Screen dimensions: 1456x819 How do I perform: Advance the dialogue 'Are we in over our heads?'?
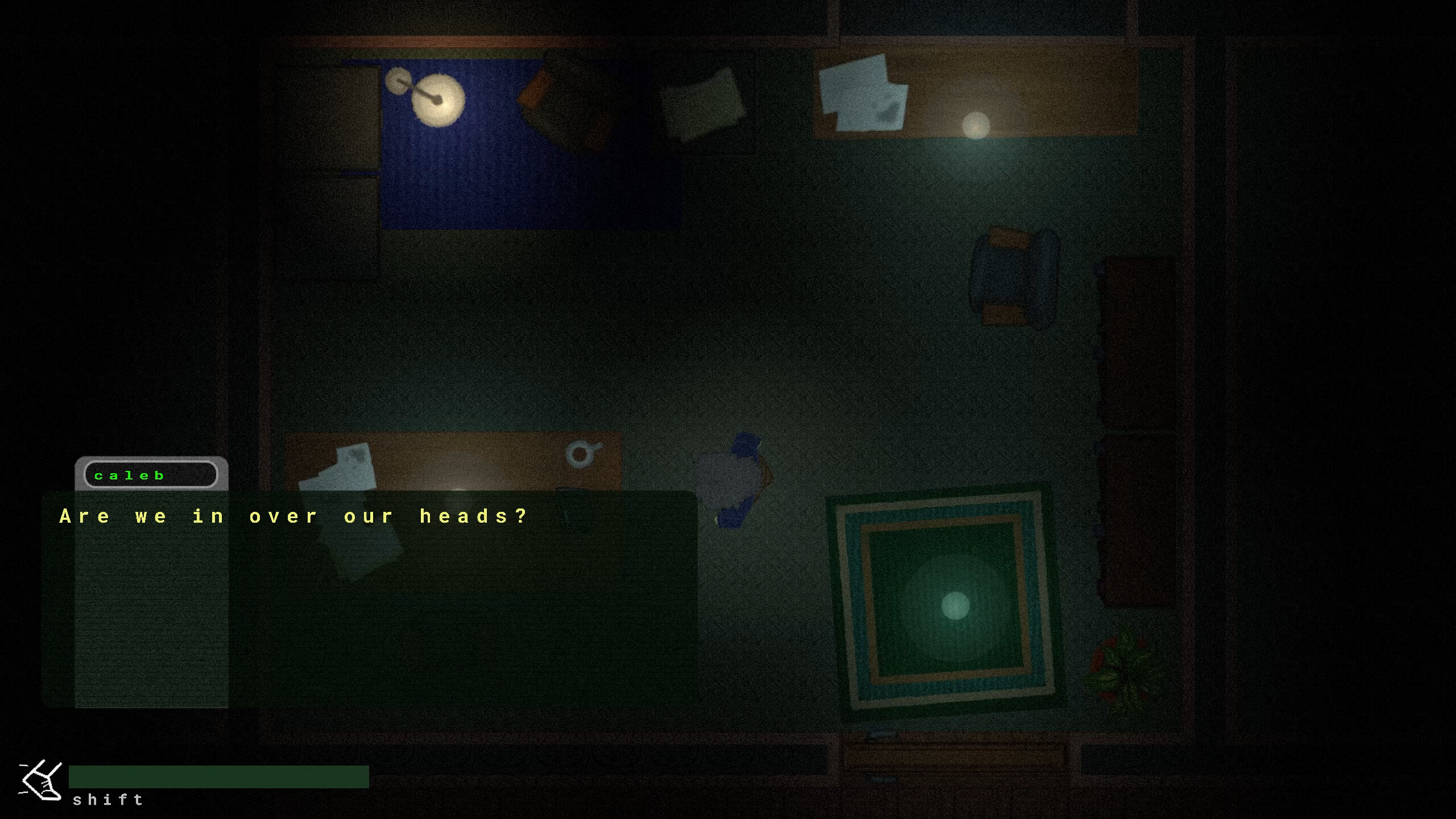pyautogui.click(x=291, y=516)
